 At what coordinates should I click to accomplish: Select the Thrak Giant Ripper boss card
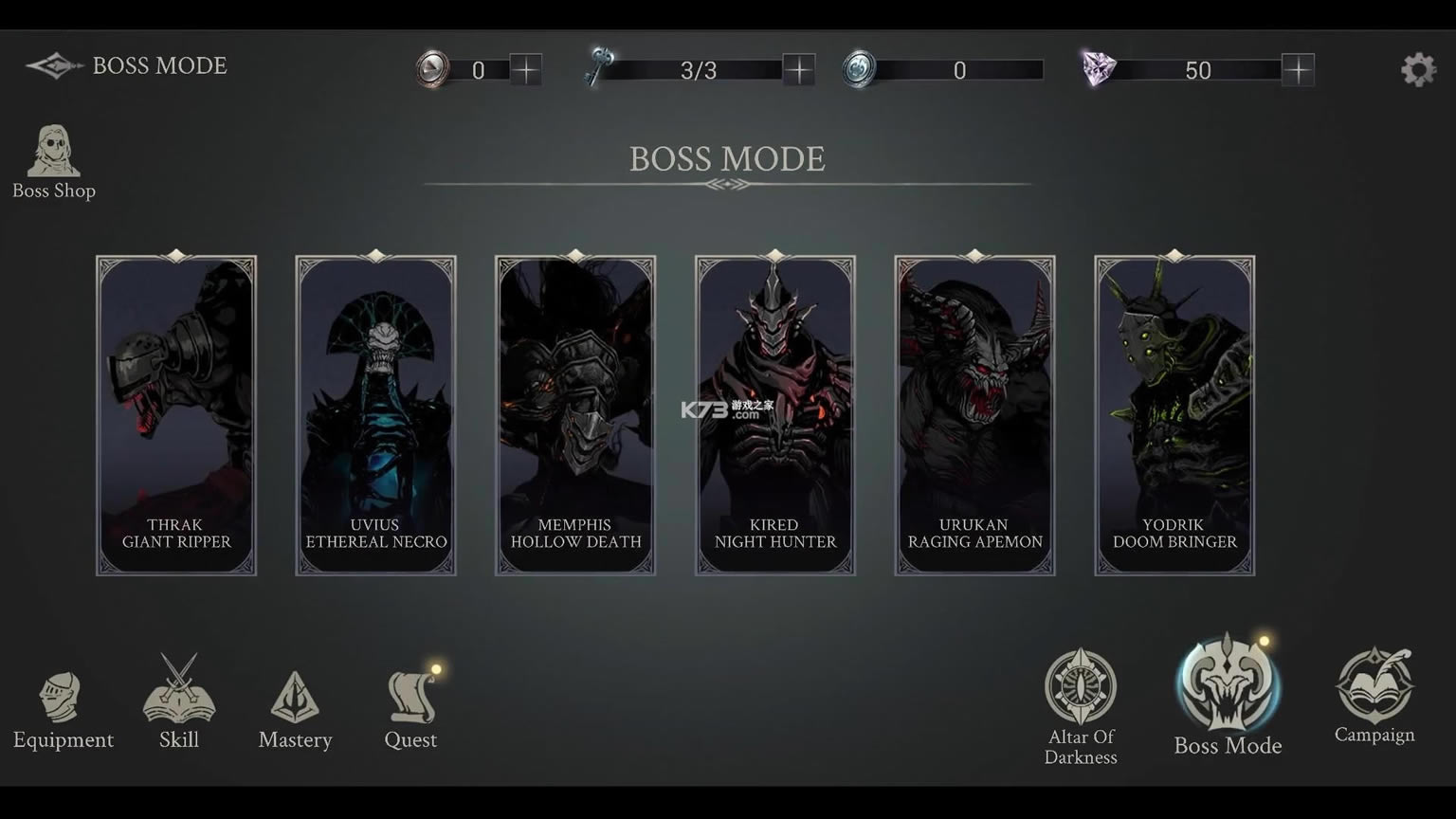(176, 415)
